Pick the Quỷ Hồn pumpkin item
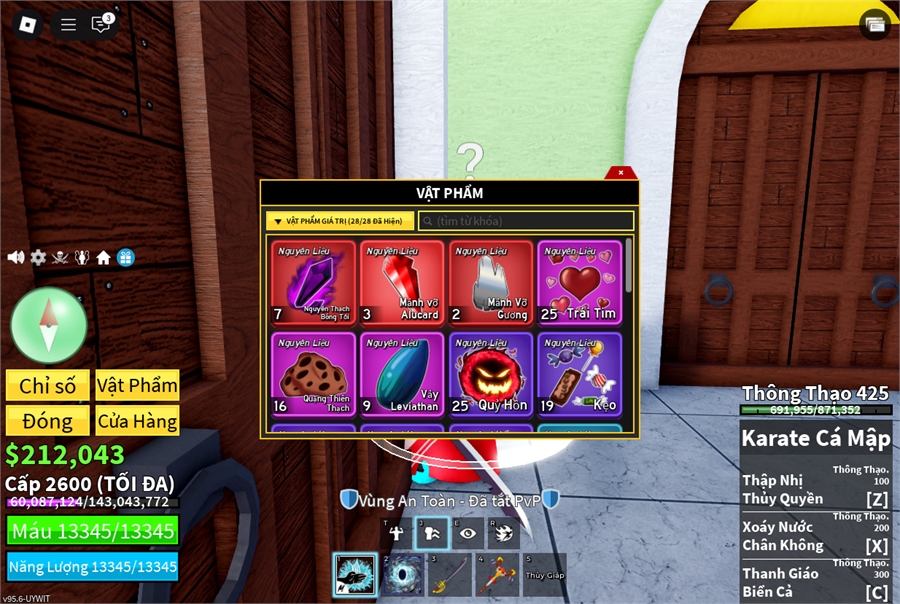This screenshot has width=900, height=604. coord(490,374)
